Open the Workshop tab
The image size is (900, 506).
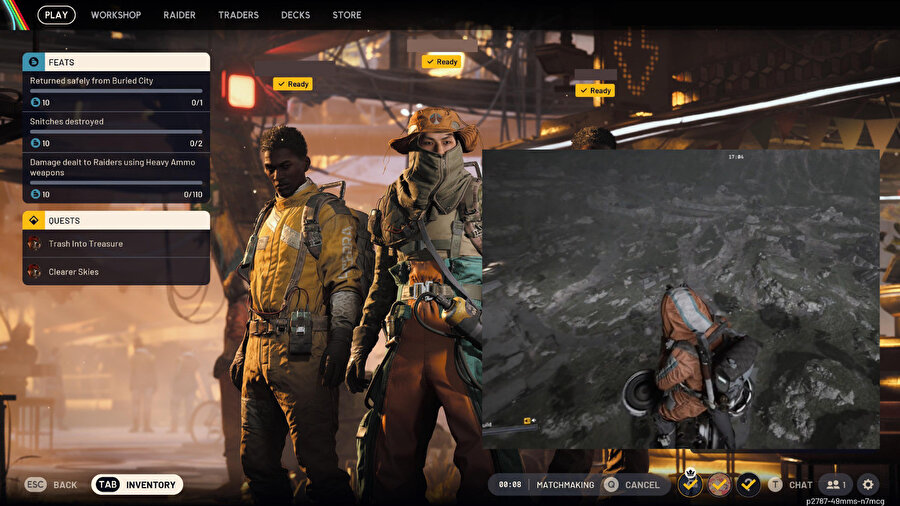click(116, 15)
